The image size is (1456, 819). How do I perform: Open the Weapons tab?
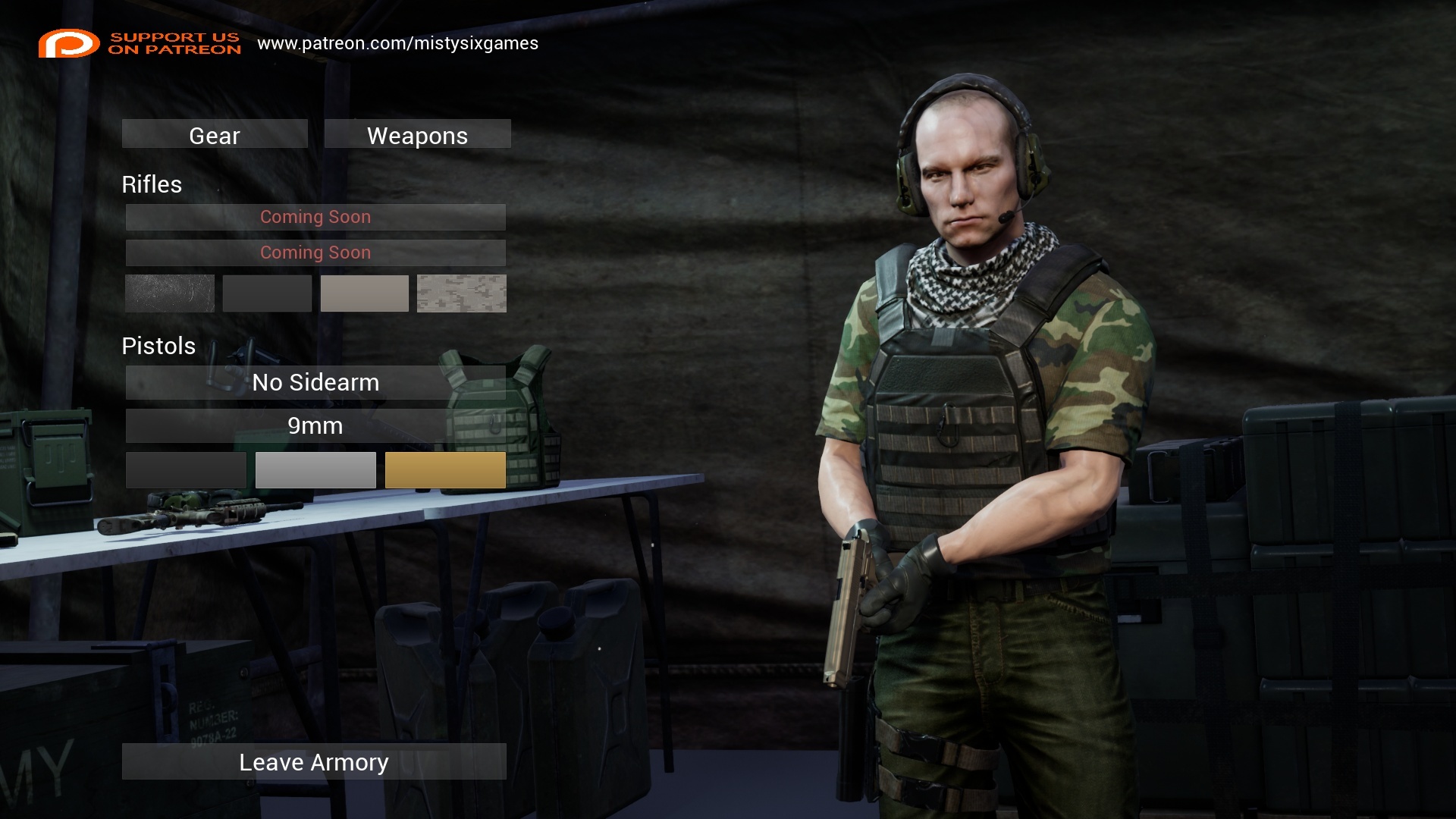417,134
